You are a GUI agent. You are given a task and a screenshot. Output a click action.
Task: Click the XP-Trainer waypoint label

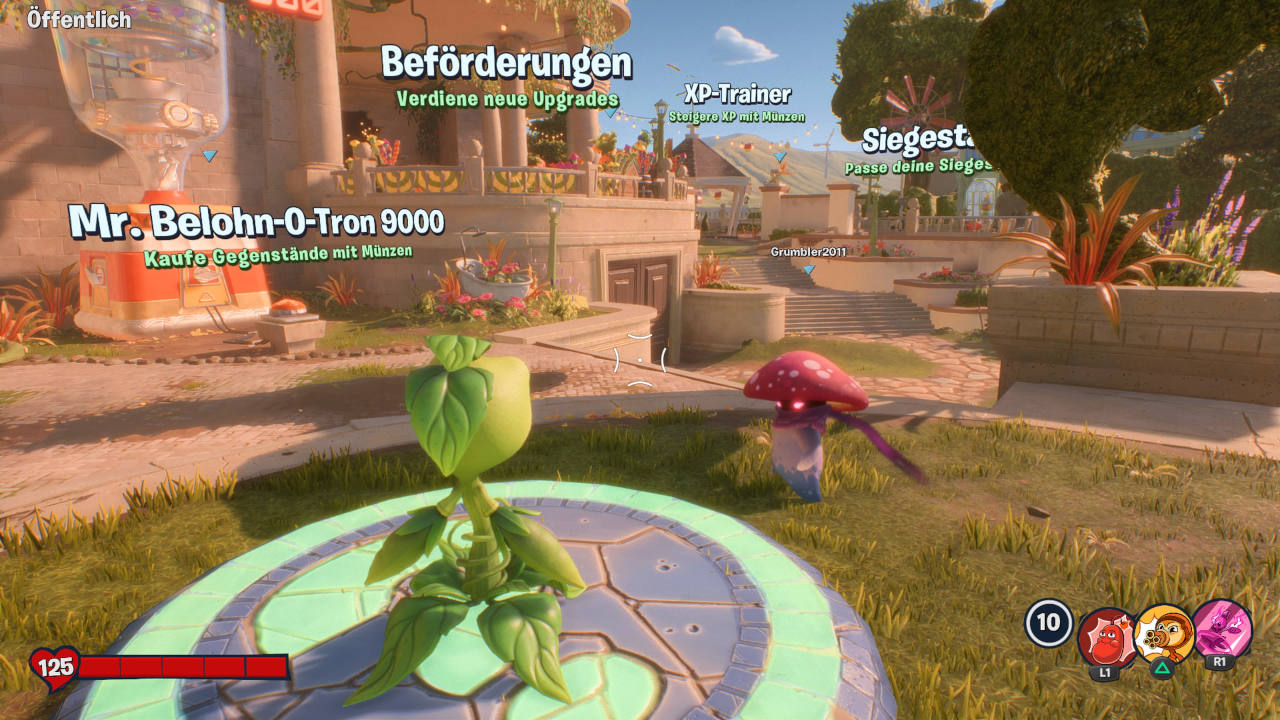737,95
